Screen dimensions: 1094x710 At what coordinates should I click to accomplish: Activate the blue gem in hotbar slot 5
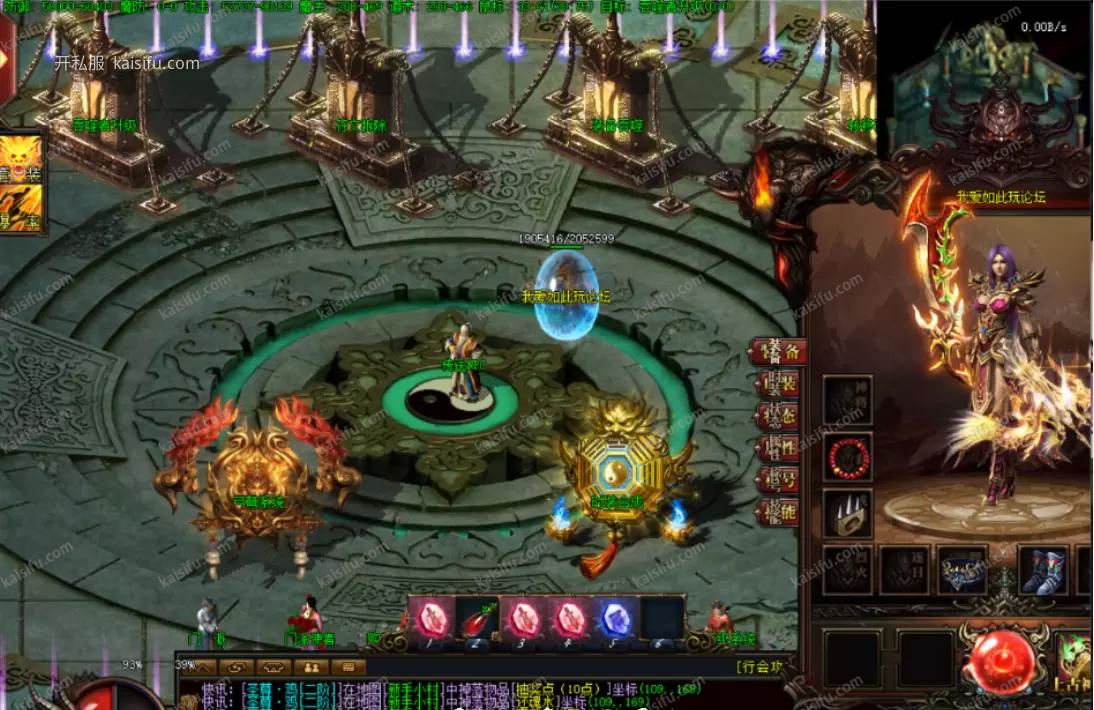pyautogui.click(x=614, y=619)
